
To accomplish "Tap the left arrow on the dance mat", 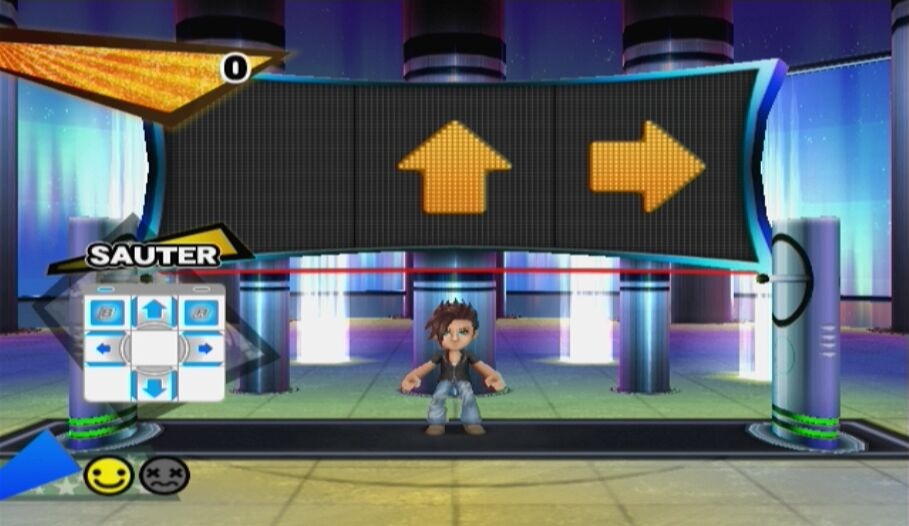I will [103, 349].
